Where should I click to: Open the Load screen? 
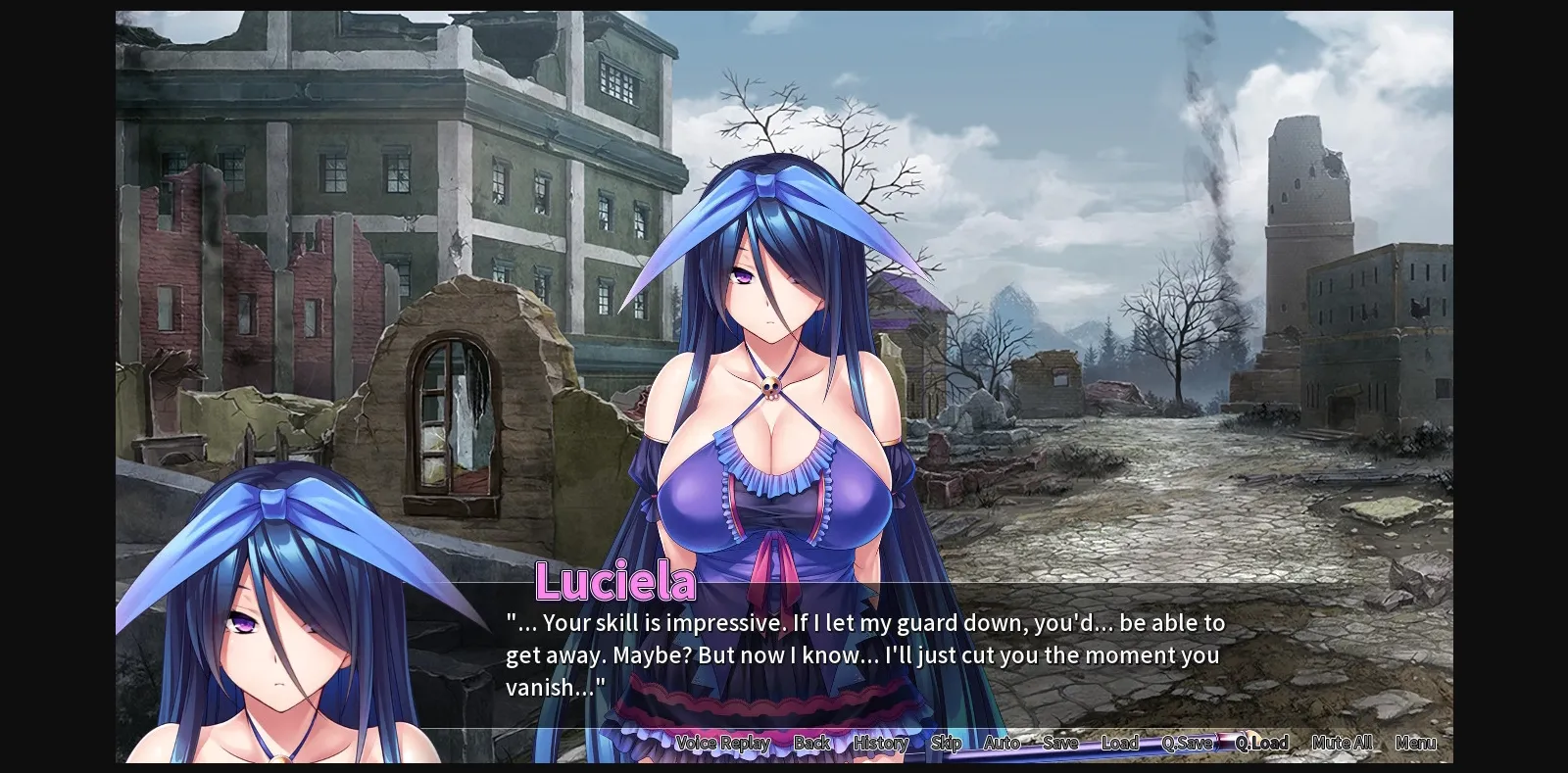[1120, 744]
